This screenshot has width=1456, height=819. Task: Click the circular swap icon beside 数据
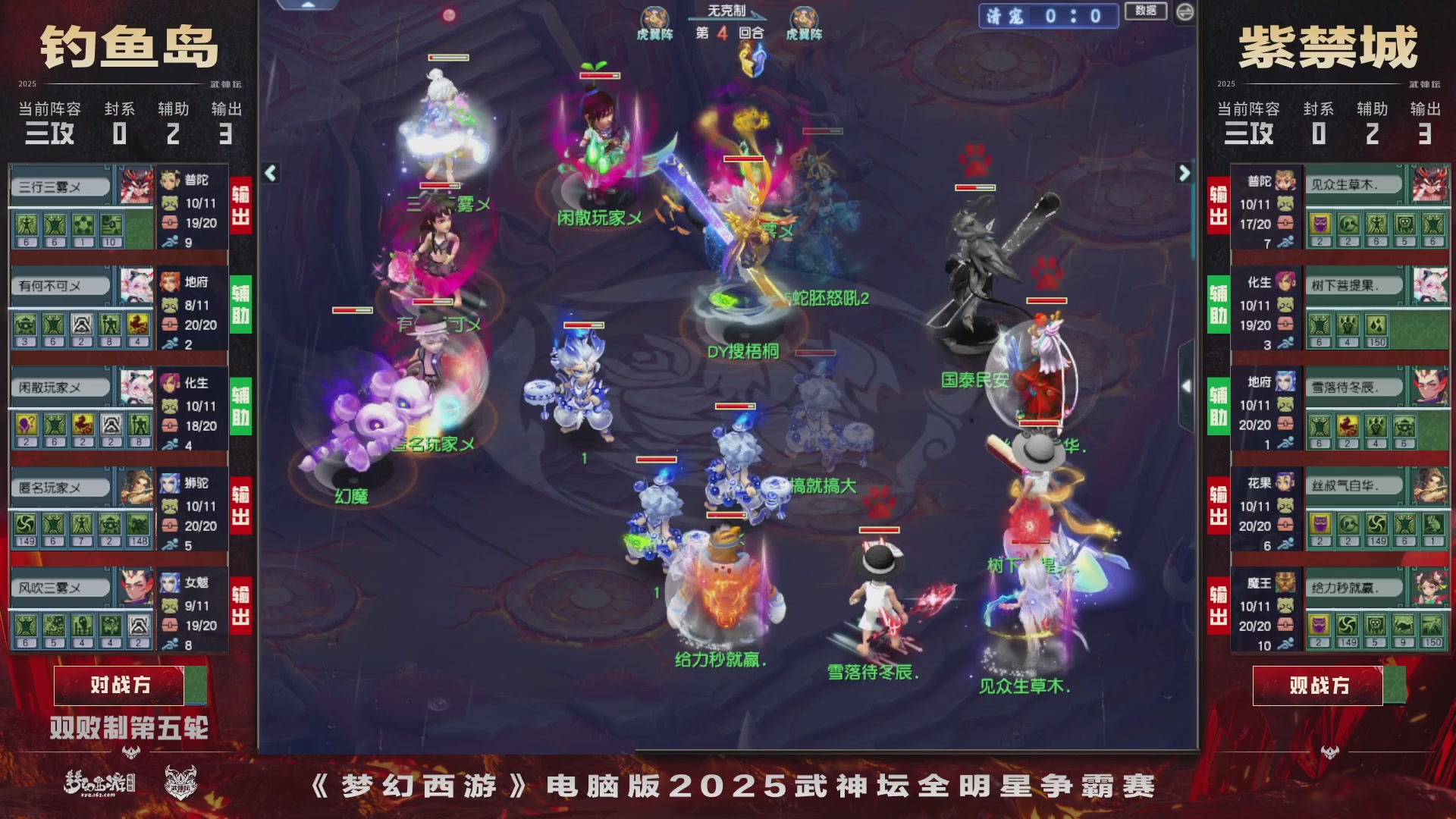click(1187, 11)
